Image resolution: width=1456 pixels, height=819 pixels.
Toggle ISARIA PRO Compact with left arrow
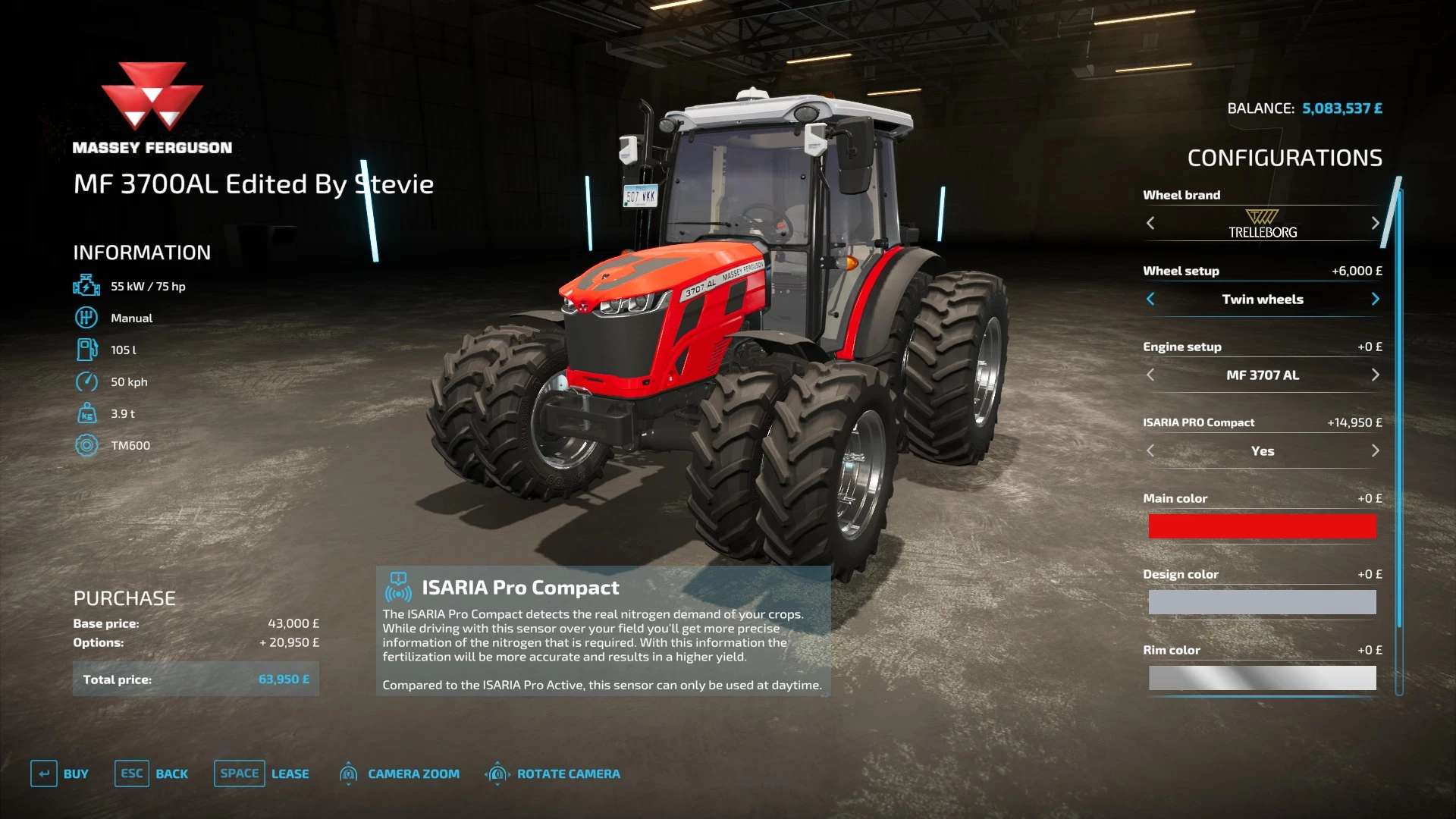1150,450
